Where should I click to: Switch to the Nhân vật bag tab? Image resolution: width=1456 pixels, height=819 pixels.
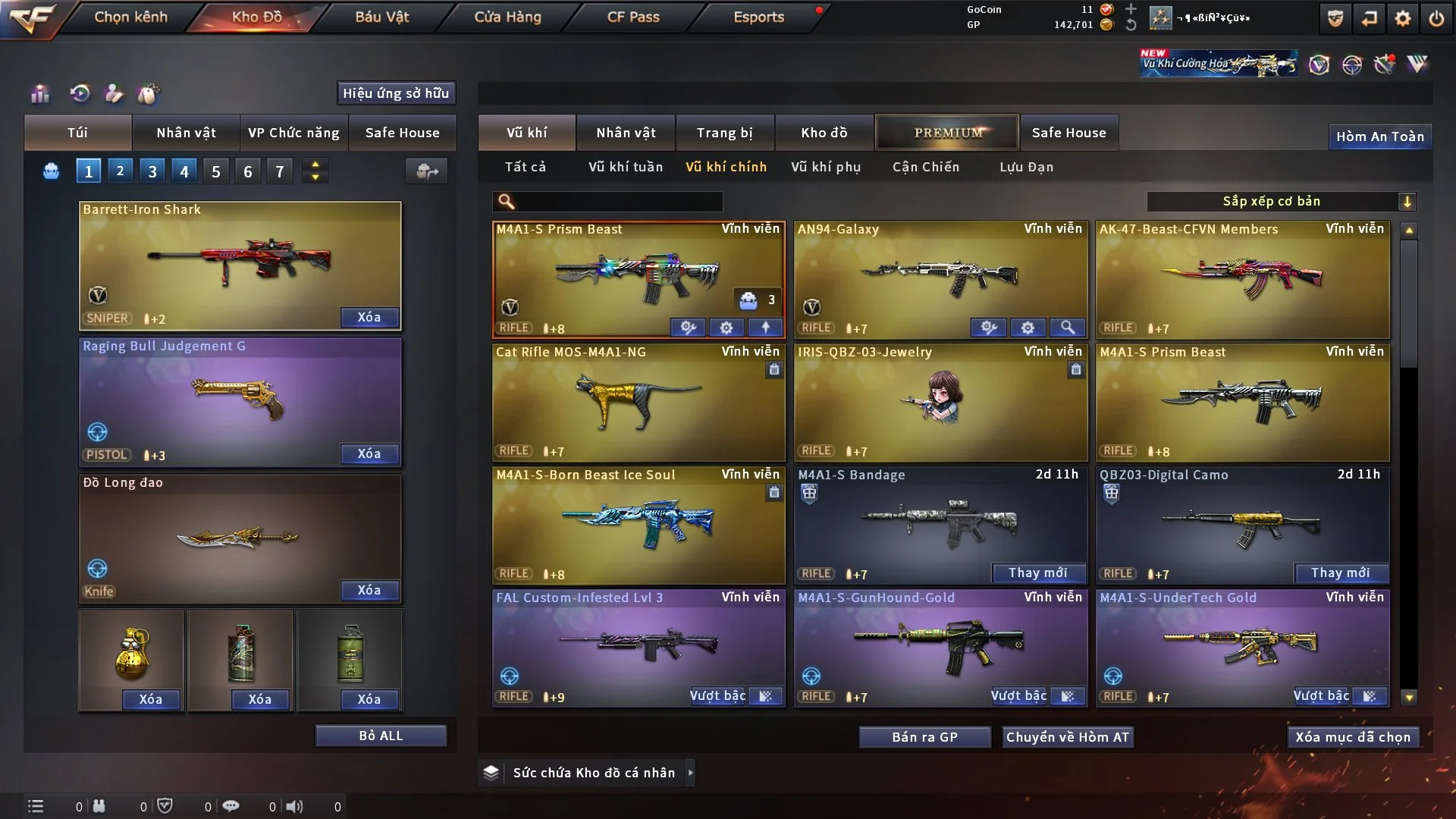186,133
